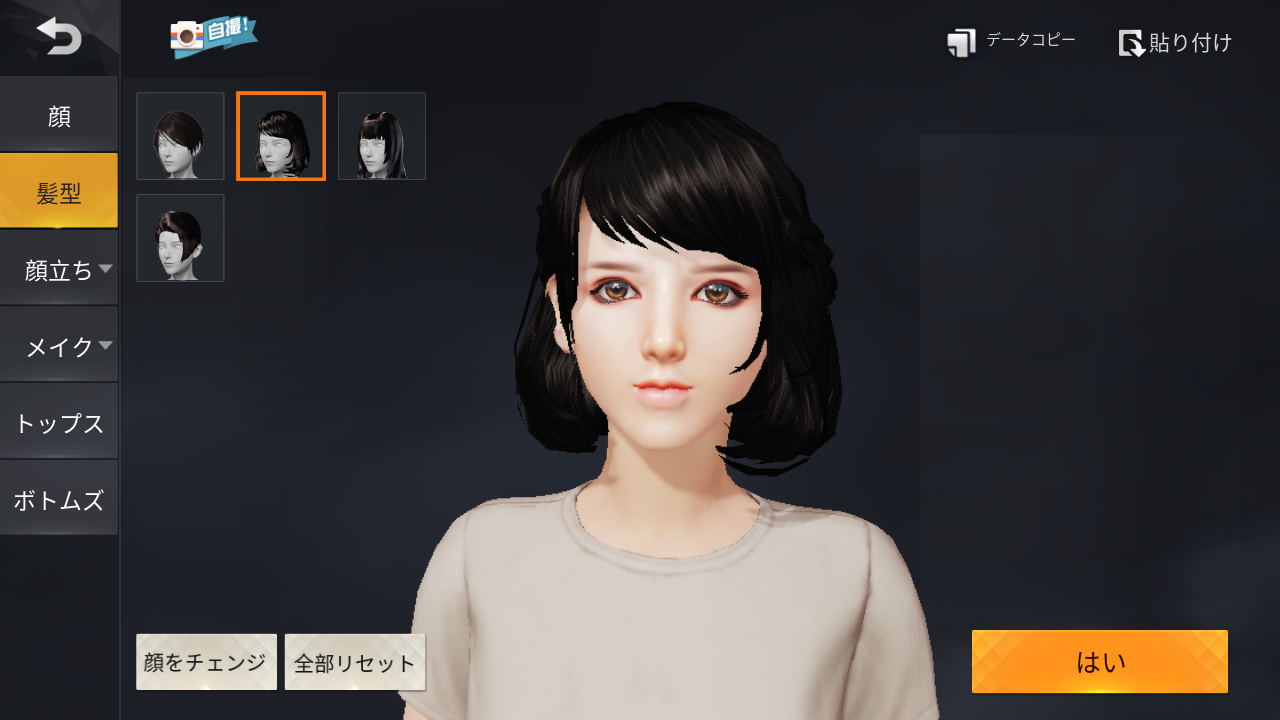The height and width of the screenshot is (720, 1280).
Task: Switch to the トップス tab
Action: [59, 422]
